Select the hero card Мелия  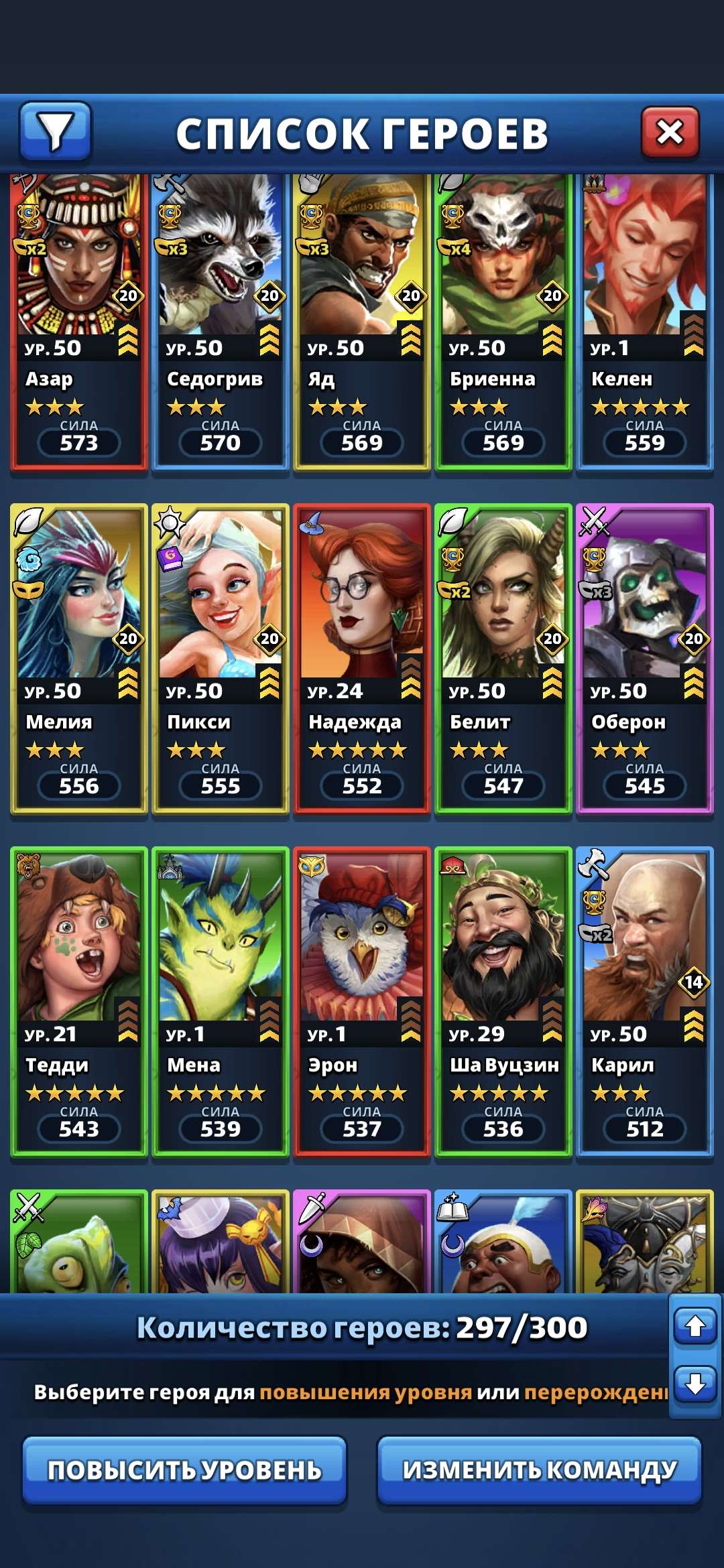[x=79, y=658]
